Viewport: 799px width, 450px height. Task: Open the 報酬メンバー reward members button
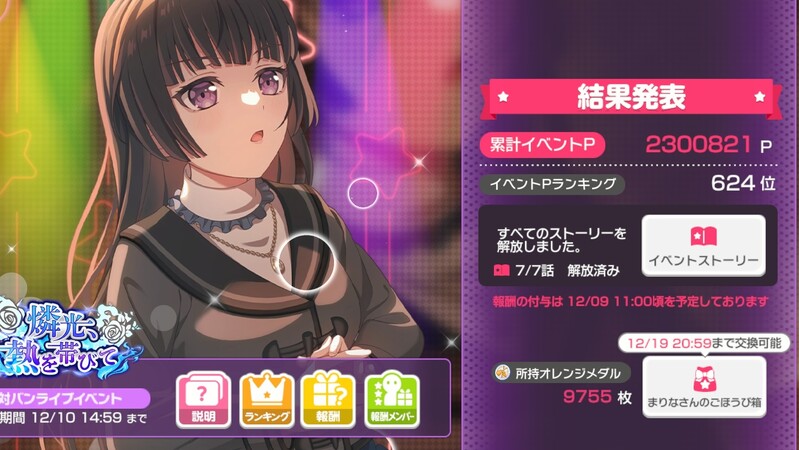pos(392,401)
